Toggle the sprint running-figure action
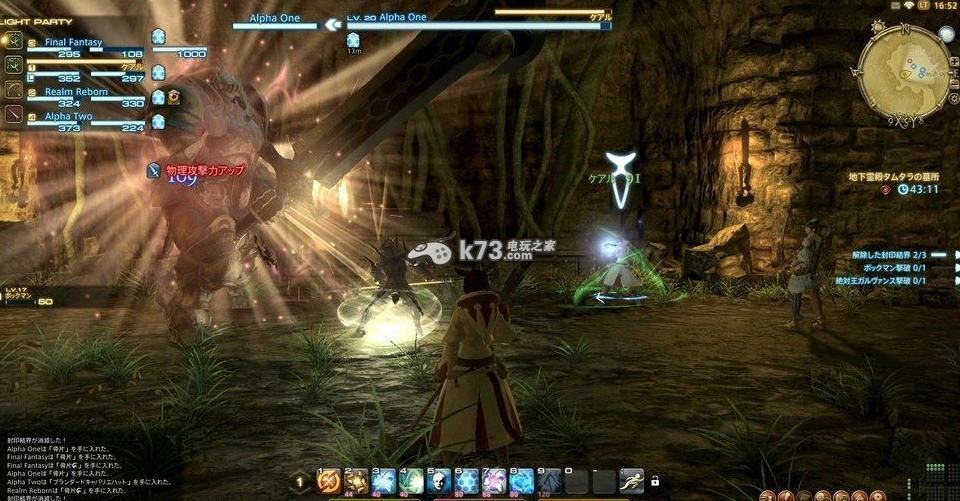This screenshot has height=501, width=960. 631,481
